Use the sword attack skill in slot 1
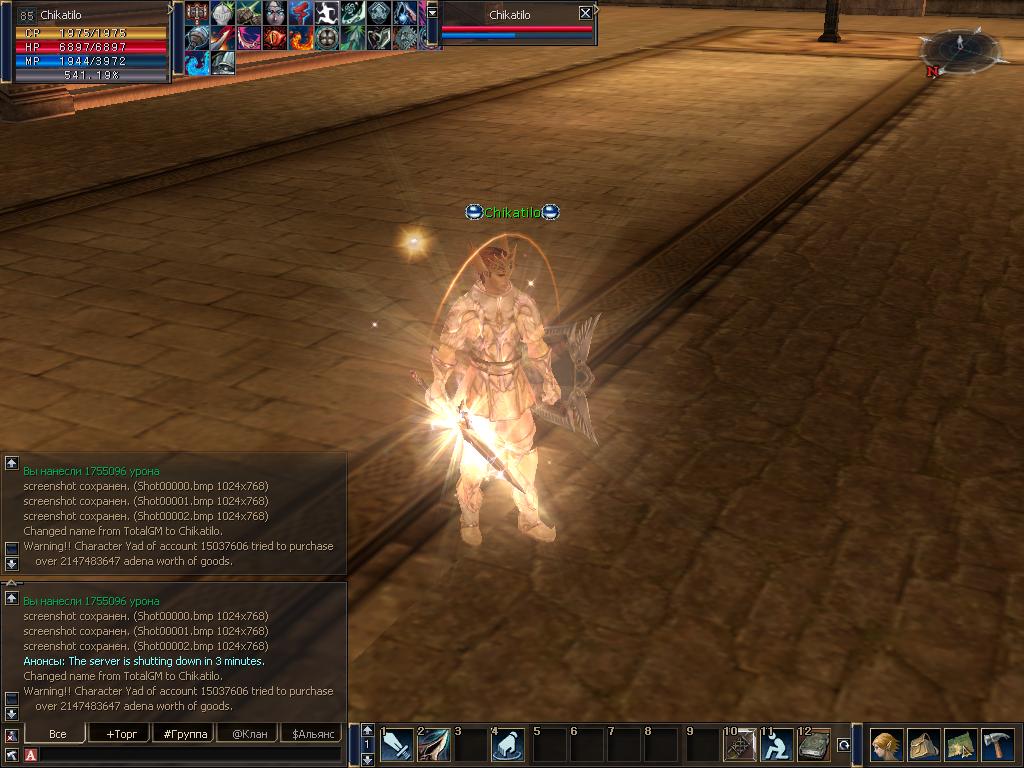 (397, 745)
